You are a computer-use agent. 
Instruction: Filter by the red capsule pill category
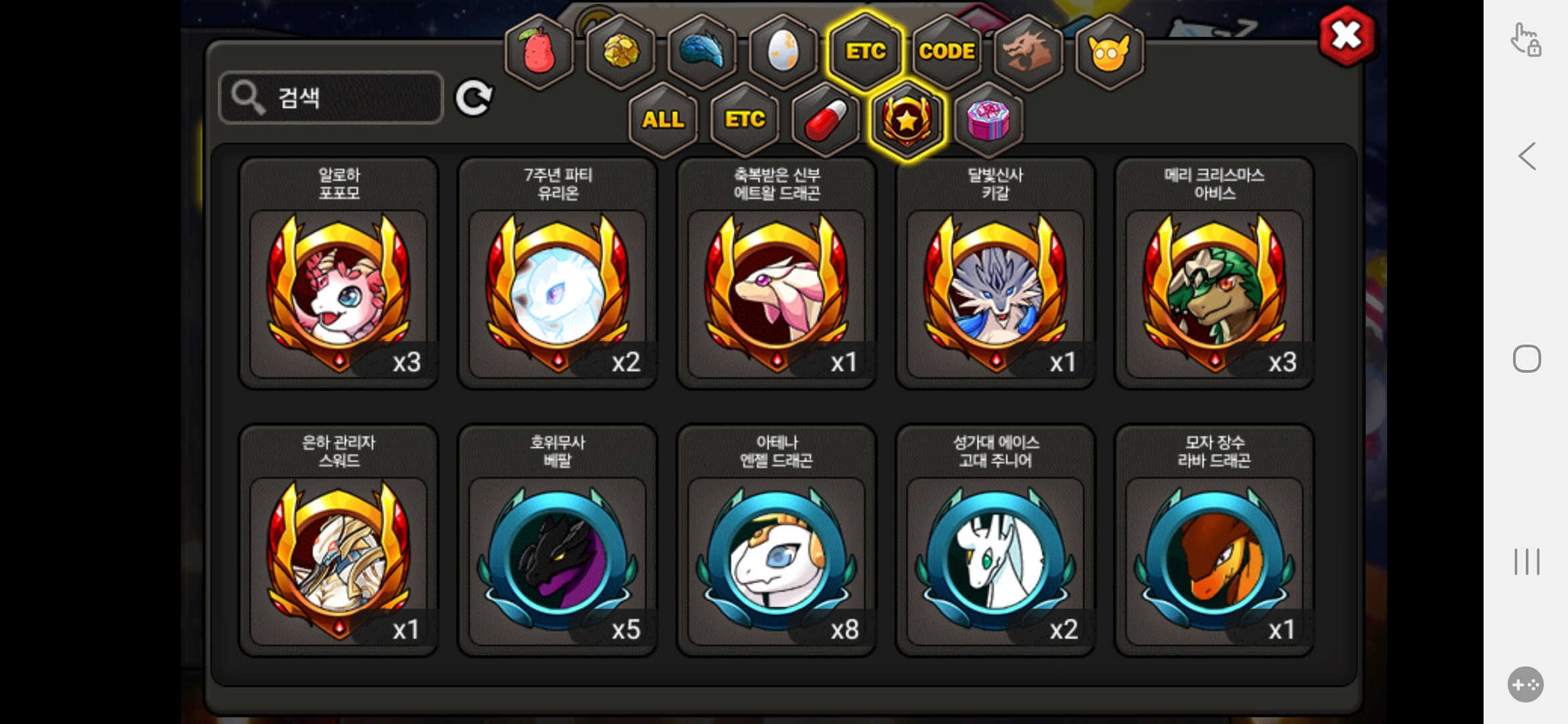pyautogui.click(x=826, y=120)
